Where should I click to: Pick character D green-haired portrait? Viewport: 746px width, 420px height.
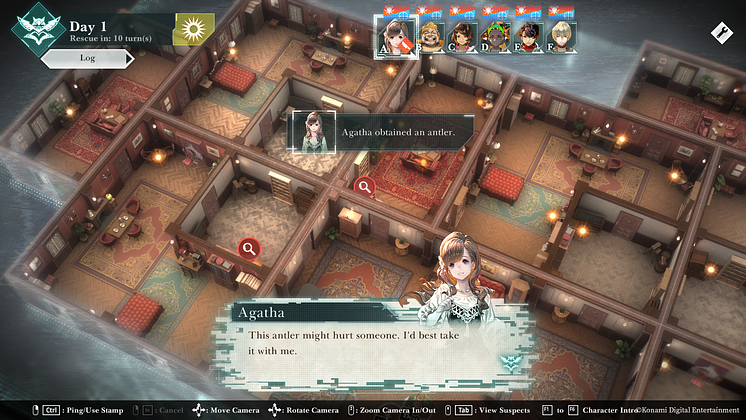(495, 36)
